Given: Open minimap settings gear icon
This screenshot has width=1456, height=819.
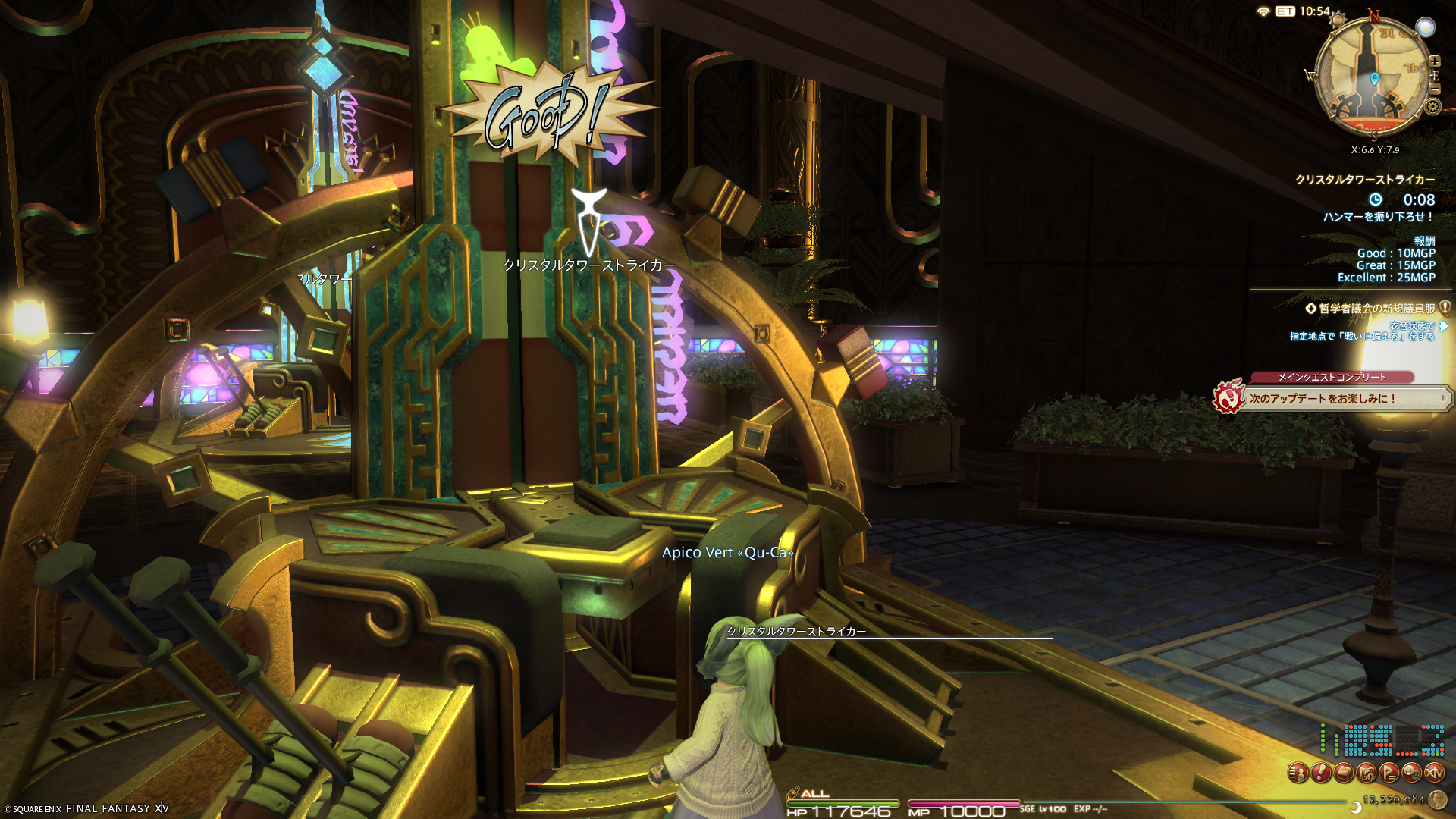Looking at the screenshot, I should pos(1432,106).
